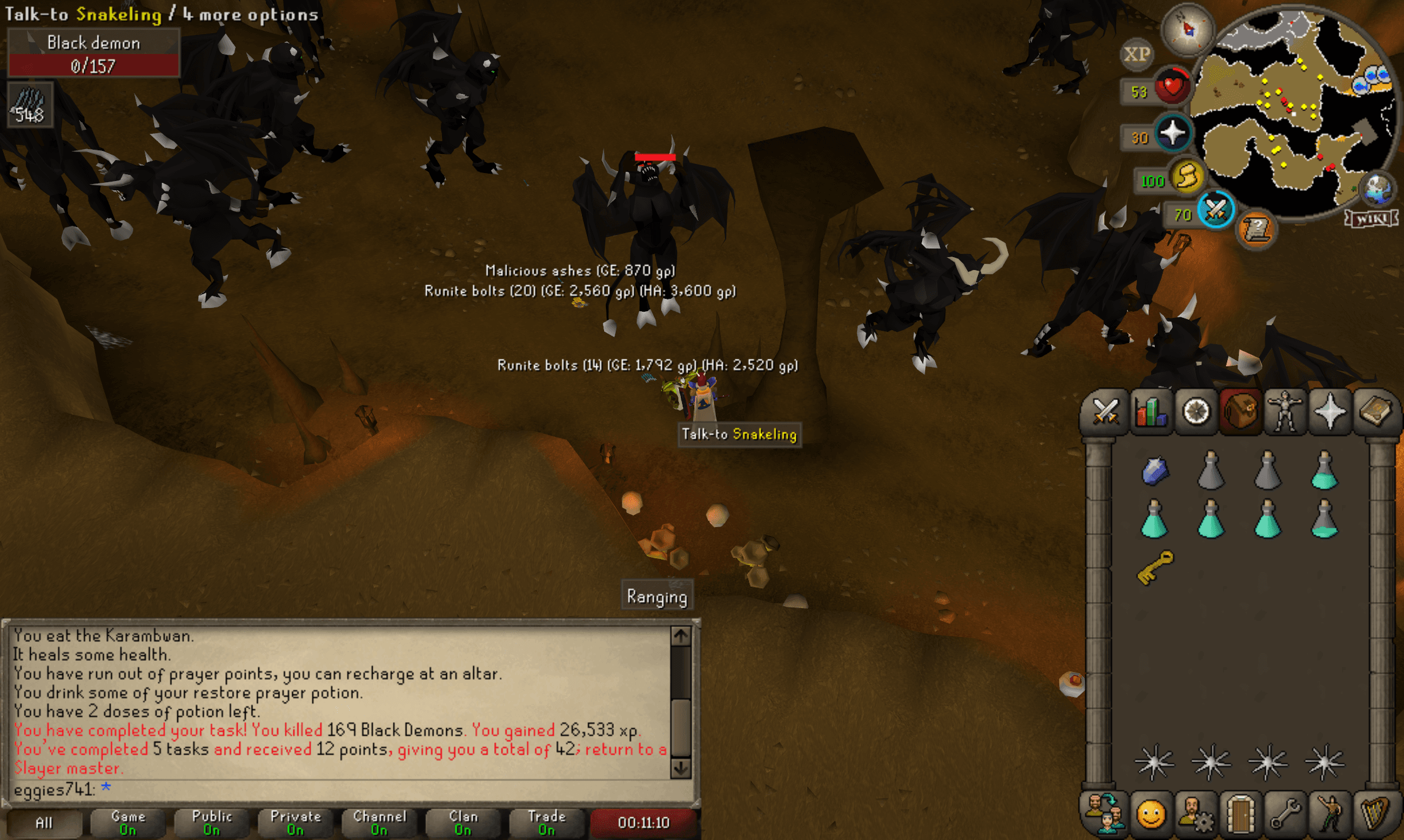Viewport: 1404px width, 840px height.
Task: Switch to the All chat tab
Action: (x=45, y=823)
